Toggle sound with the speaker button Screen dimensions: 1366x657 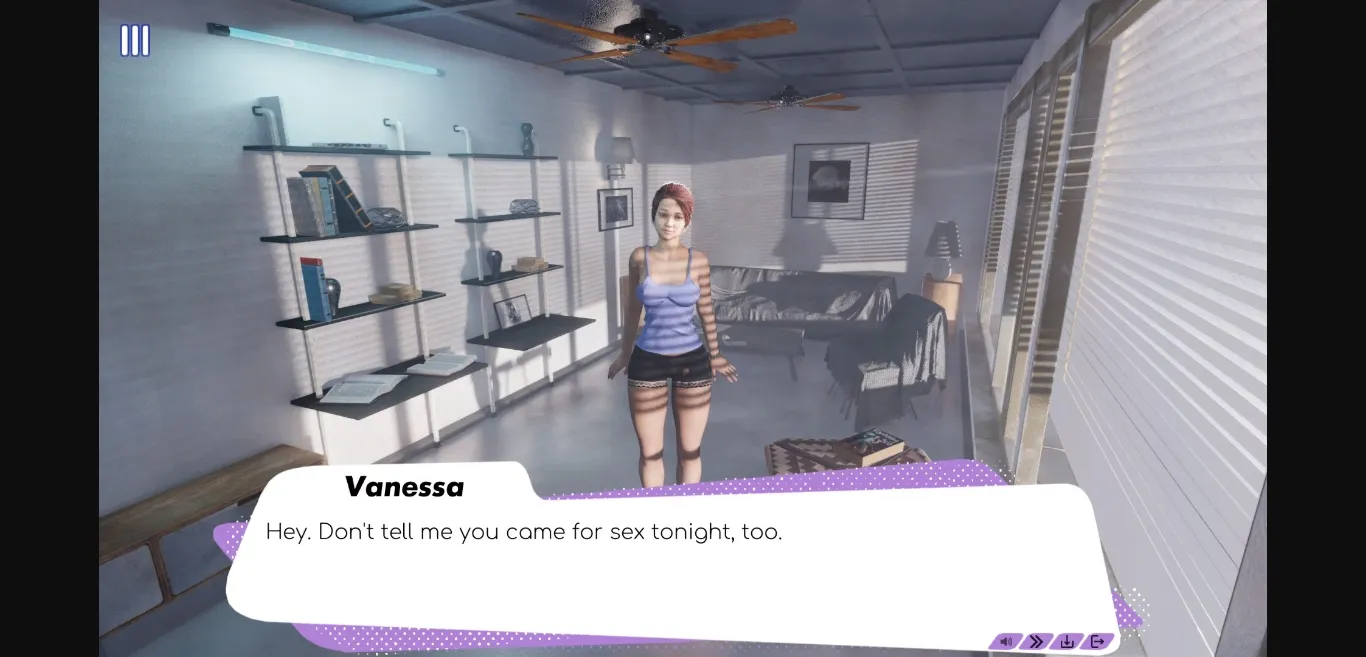1006,641
